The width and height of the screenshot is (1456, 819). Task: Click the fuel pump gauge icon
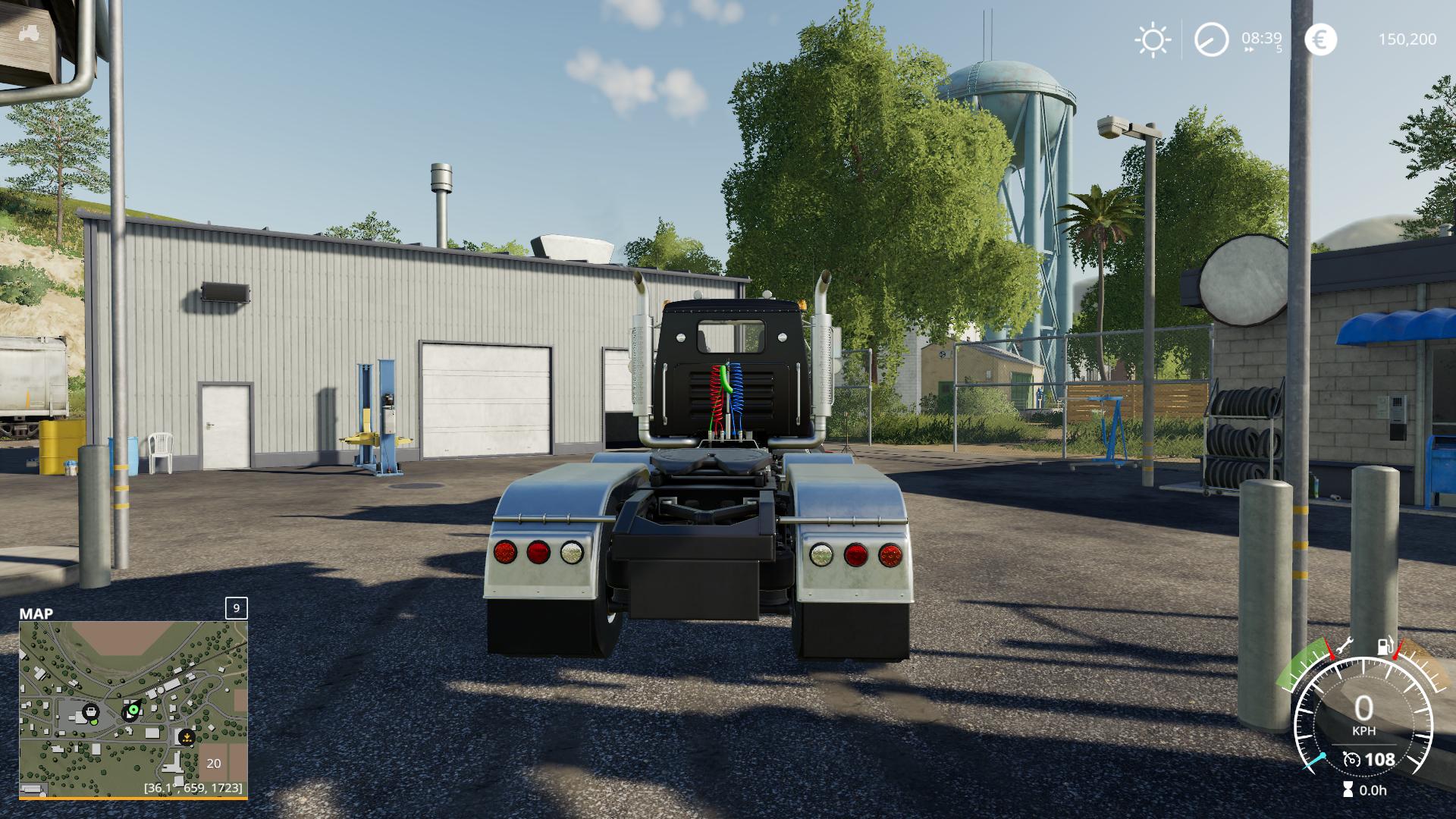(x=1385, y=646)
